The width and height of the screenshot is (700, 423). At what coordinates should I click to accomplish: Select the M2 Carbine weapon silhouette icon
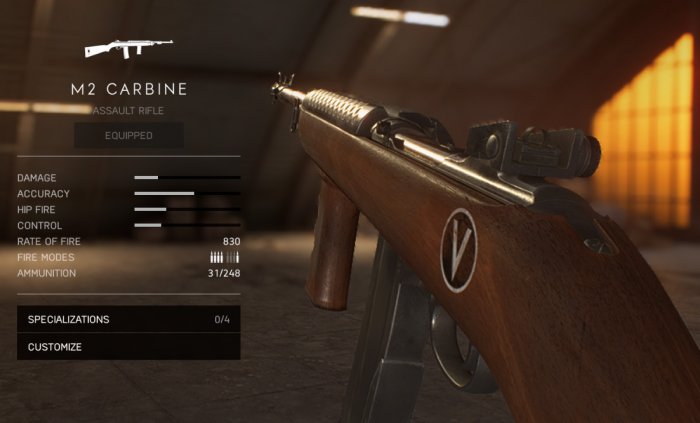(128, 47)
